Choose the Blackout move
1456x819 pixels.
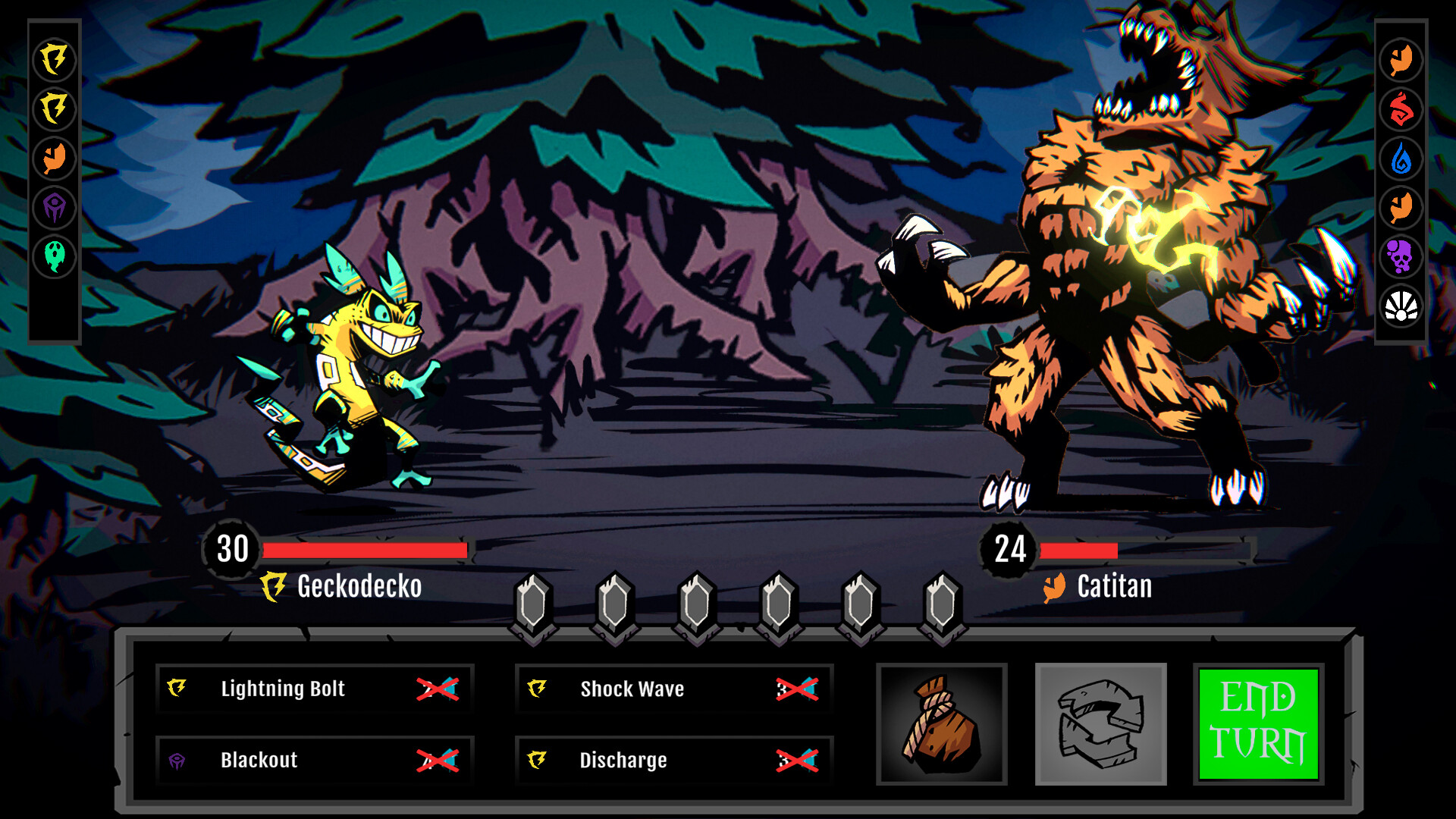[314, 760]
